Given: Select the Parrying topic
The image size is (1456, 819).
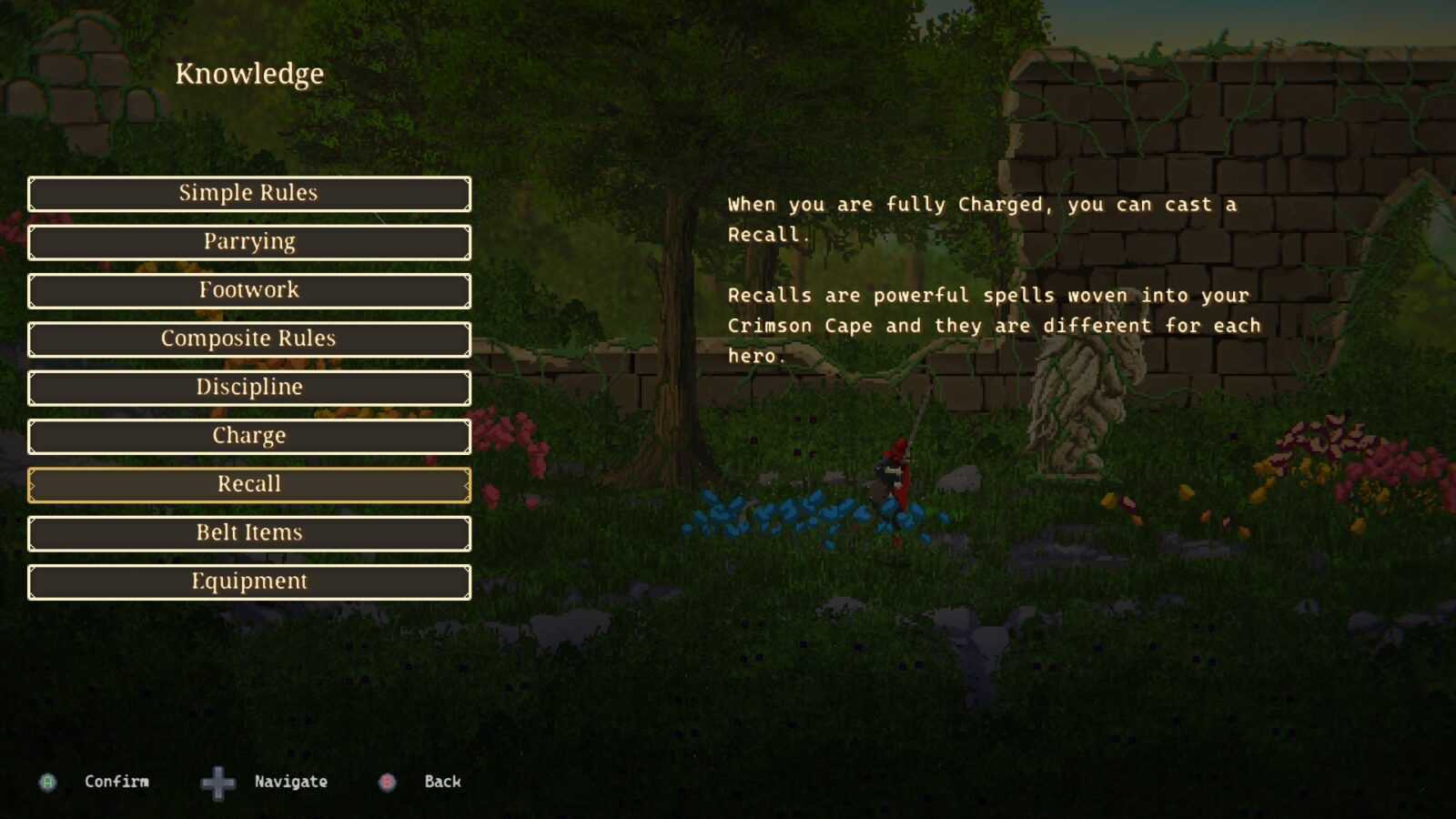Looking at the screenshot, I should [248, 242].
